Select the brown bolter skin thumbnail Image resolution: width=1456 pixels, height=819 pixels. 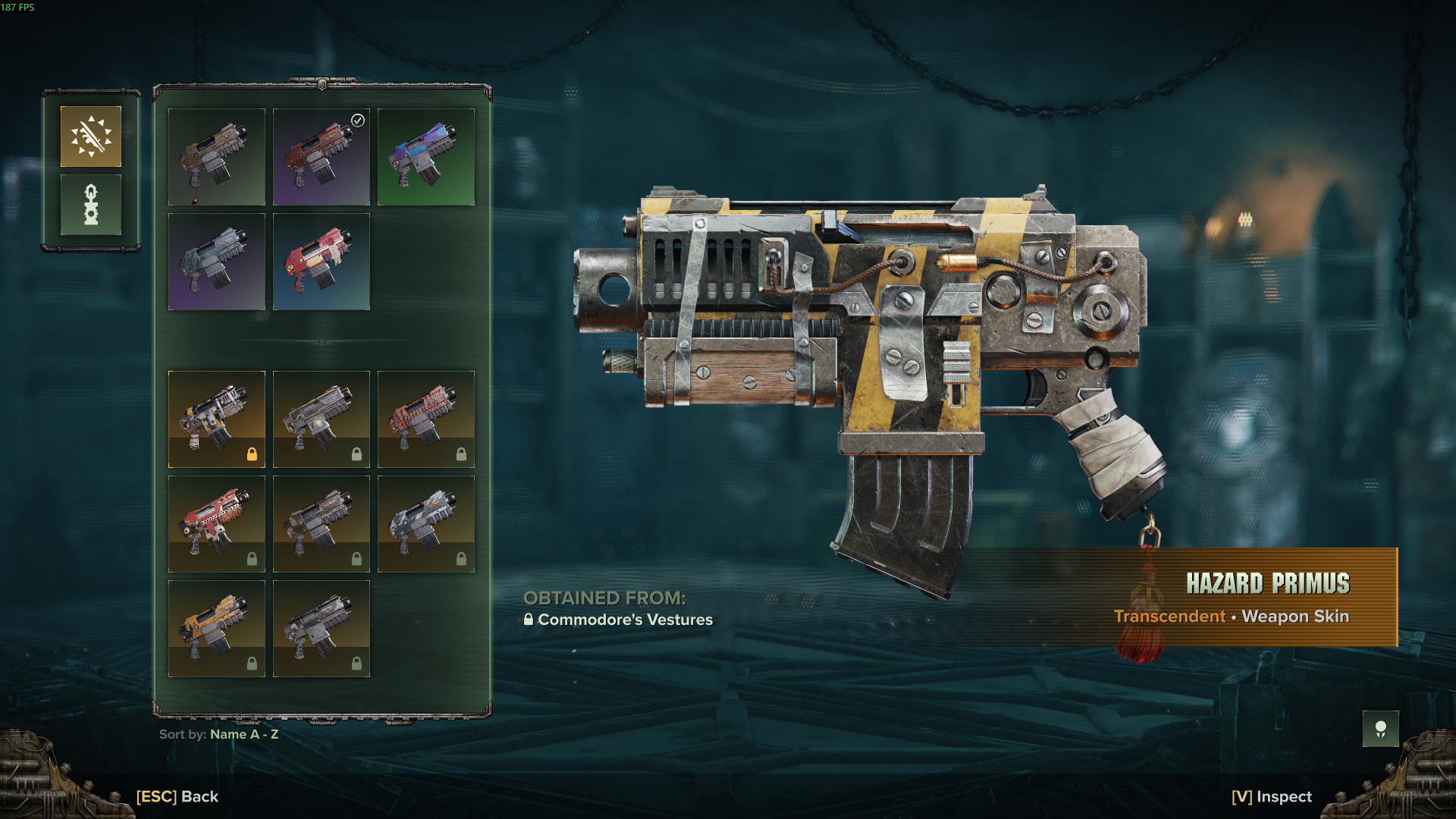[x=217, y=157]
